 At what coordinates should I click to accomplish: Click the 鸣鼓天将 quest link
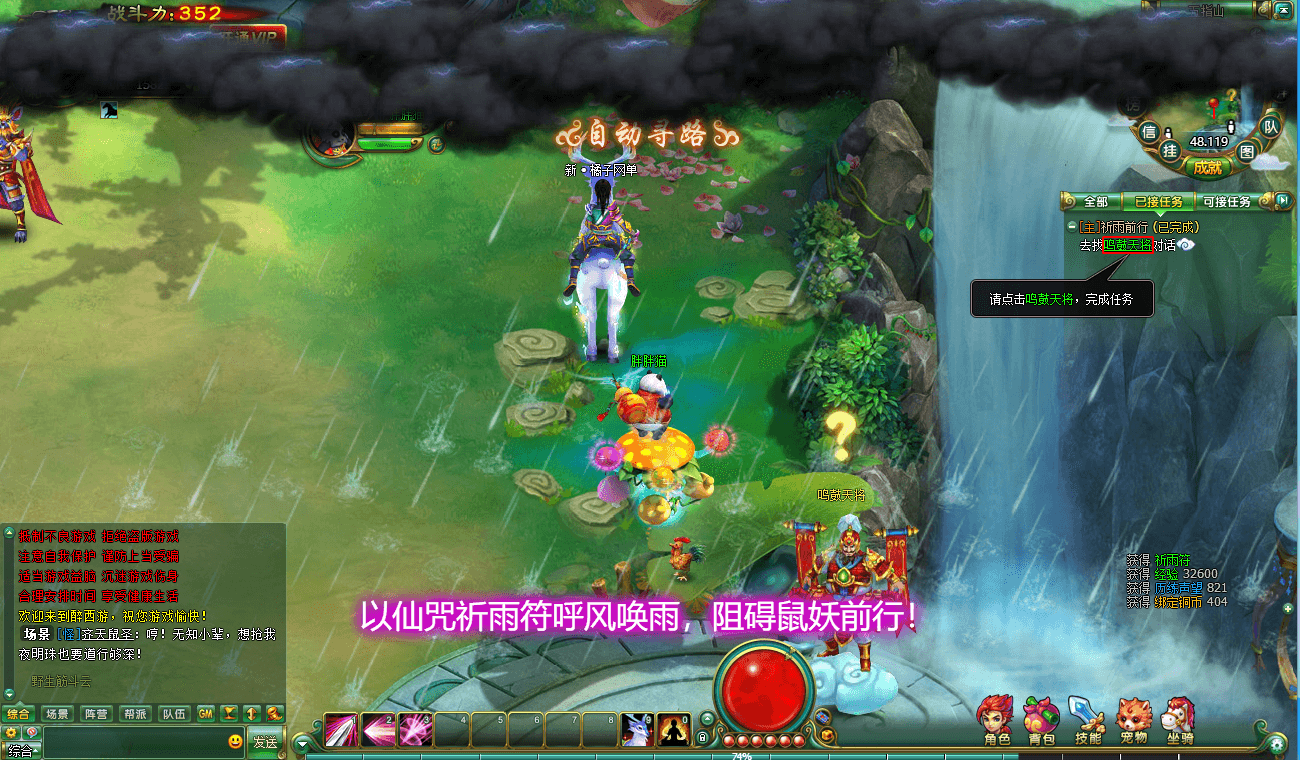click(1127, 245)
